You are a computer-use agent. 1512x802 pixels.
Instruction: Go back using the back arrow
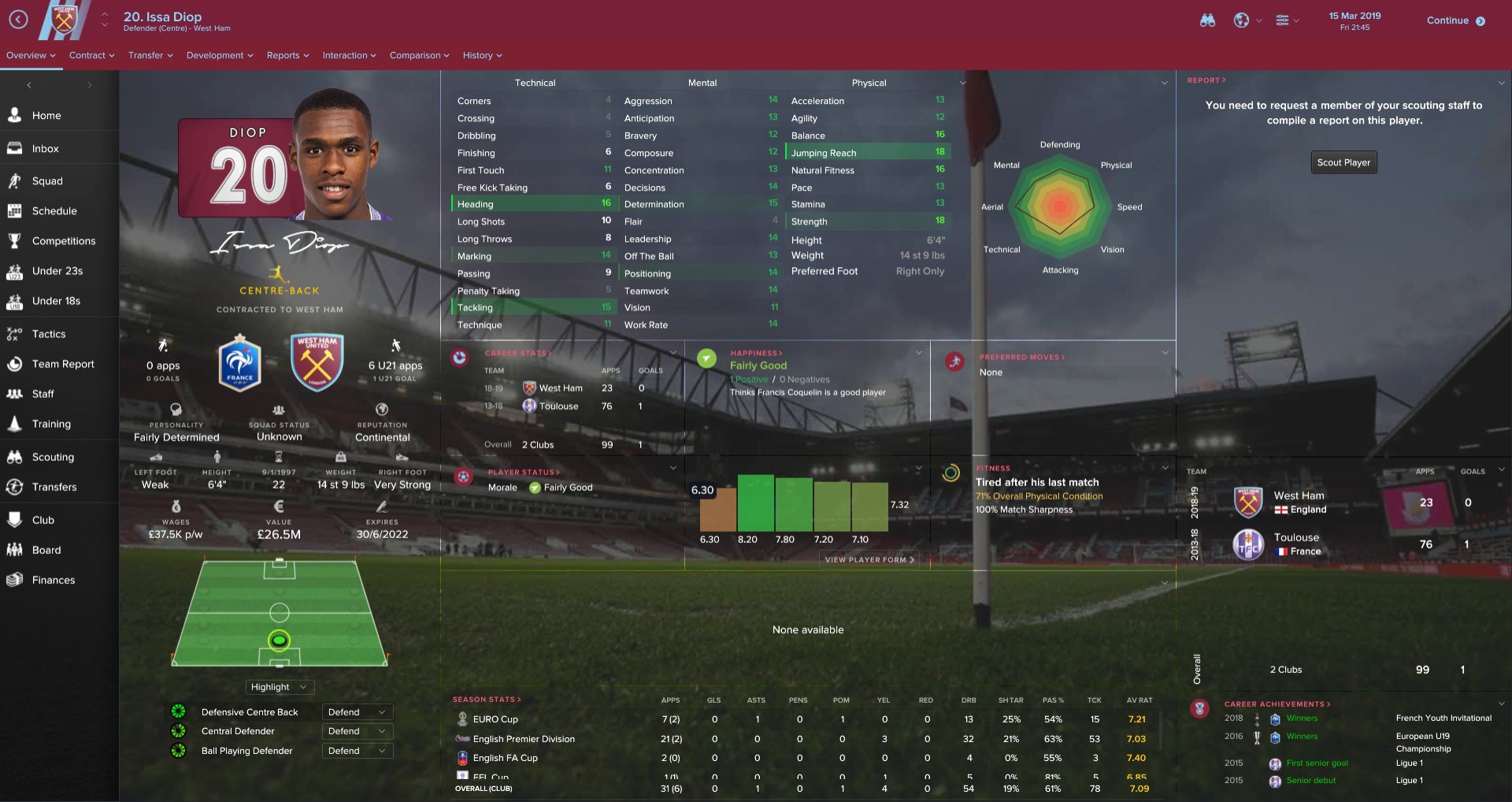tap(18, 20)
